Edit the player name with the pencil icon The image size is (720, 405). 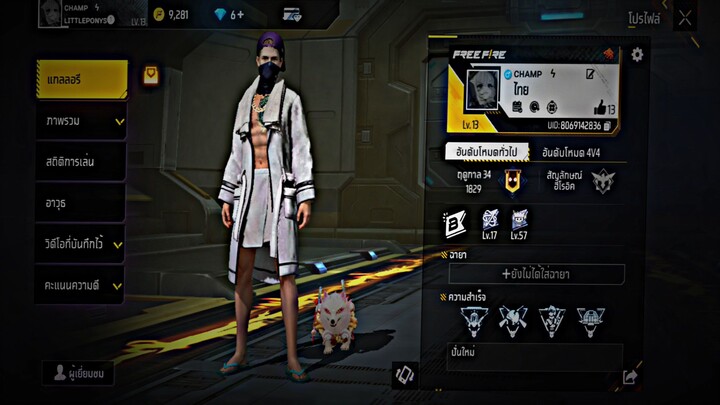click(x=590, y=74)
